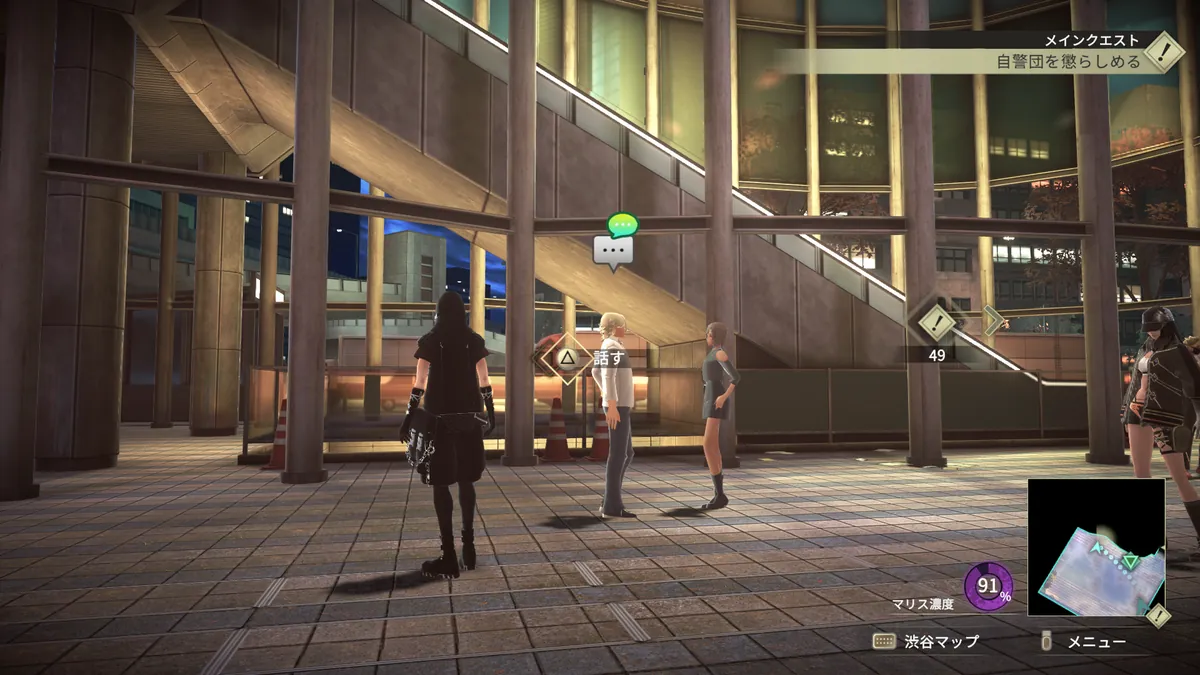
Task: Open the メニュー menu option
Action: pos(1086,641)
